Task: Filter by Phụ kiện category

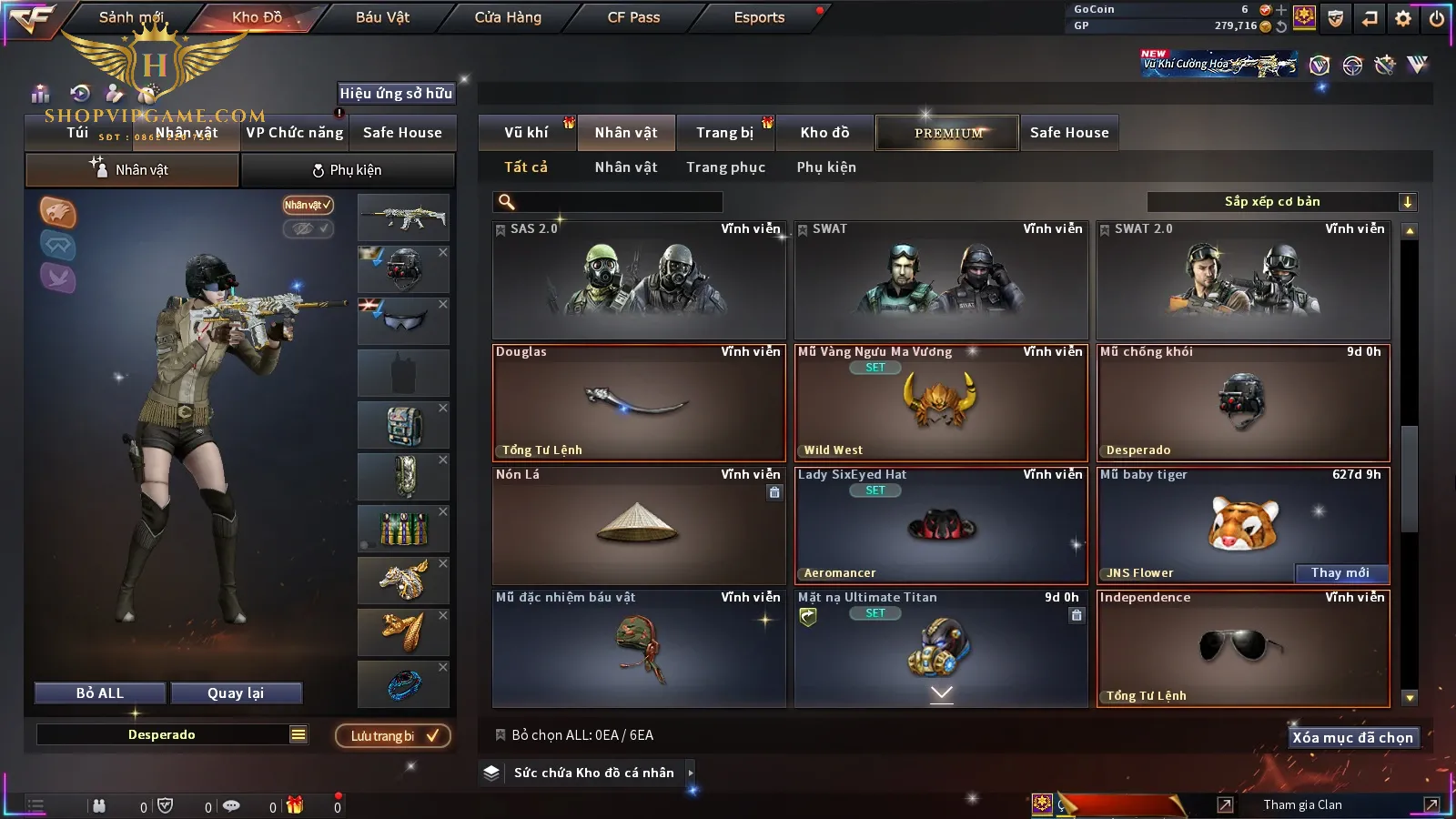Action: coord(826,167)
